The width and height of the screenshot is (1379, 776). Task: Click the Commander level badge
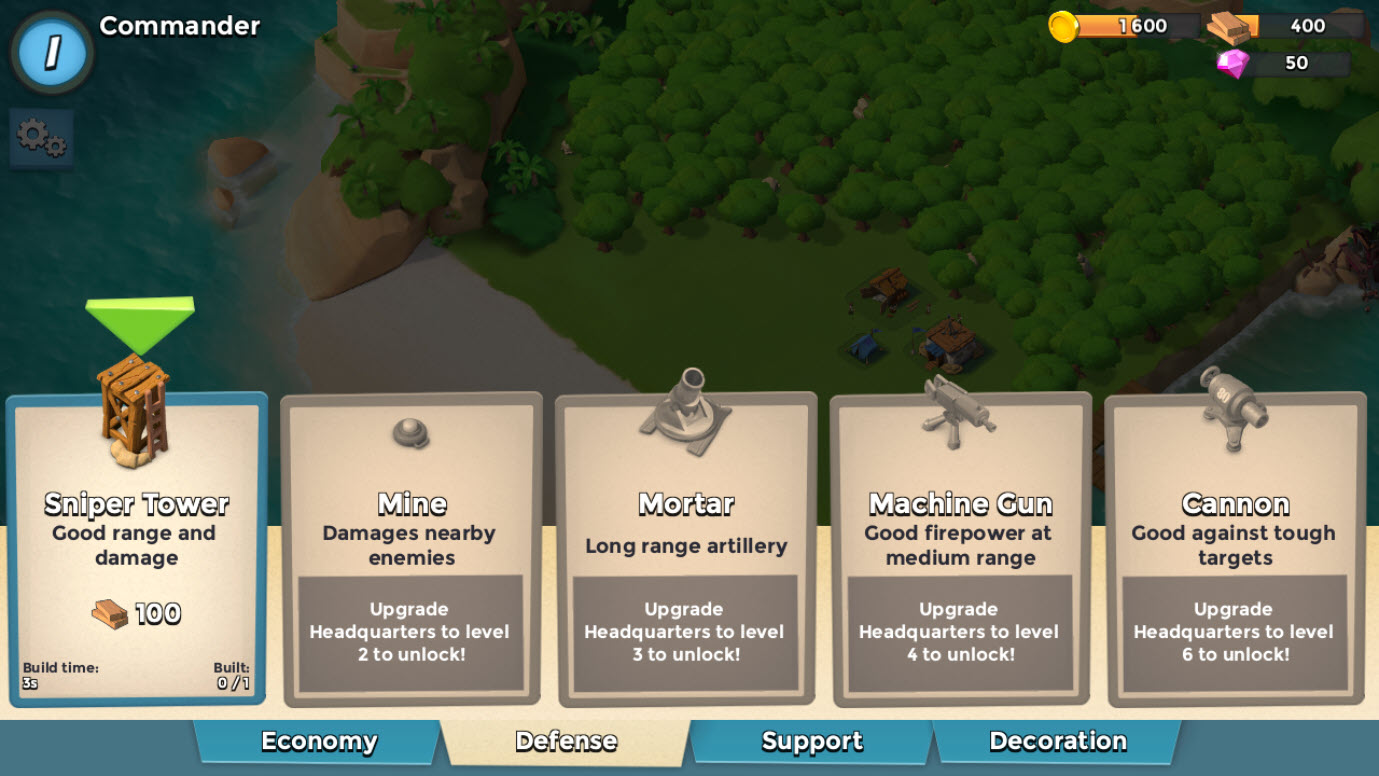click(52, 52)
